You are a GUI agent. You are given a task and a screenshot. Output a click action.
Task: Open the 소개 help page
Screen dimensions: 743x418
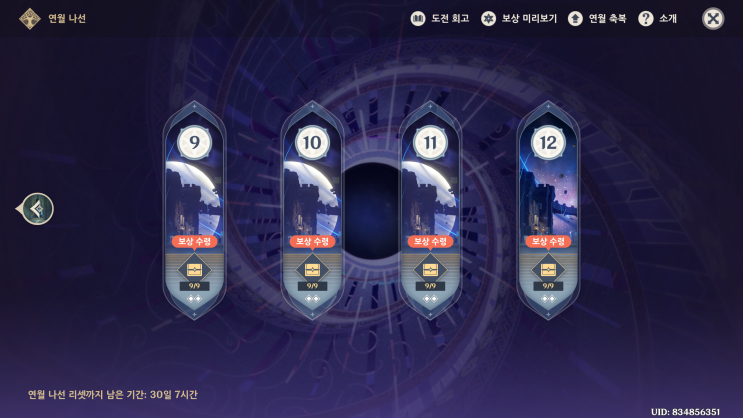659,19
